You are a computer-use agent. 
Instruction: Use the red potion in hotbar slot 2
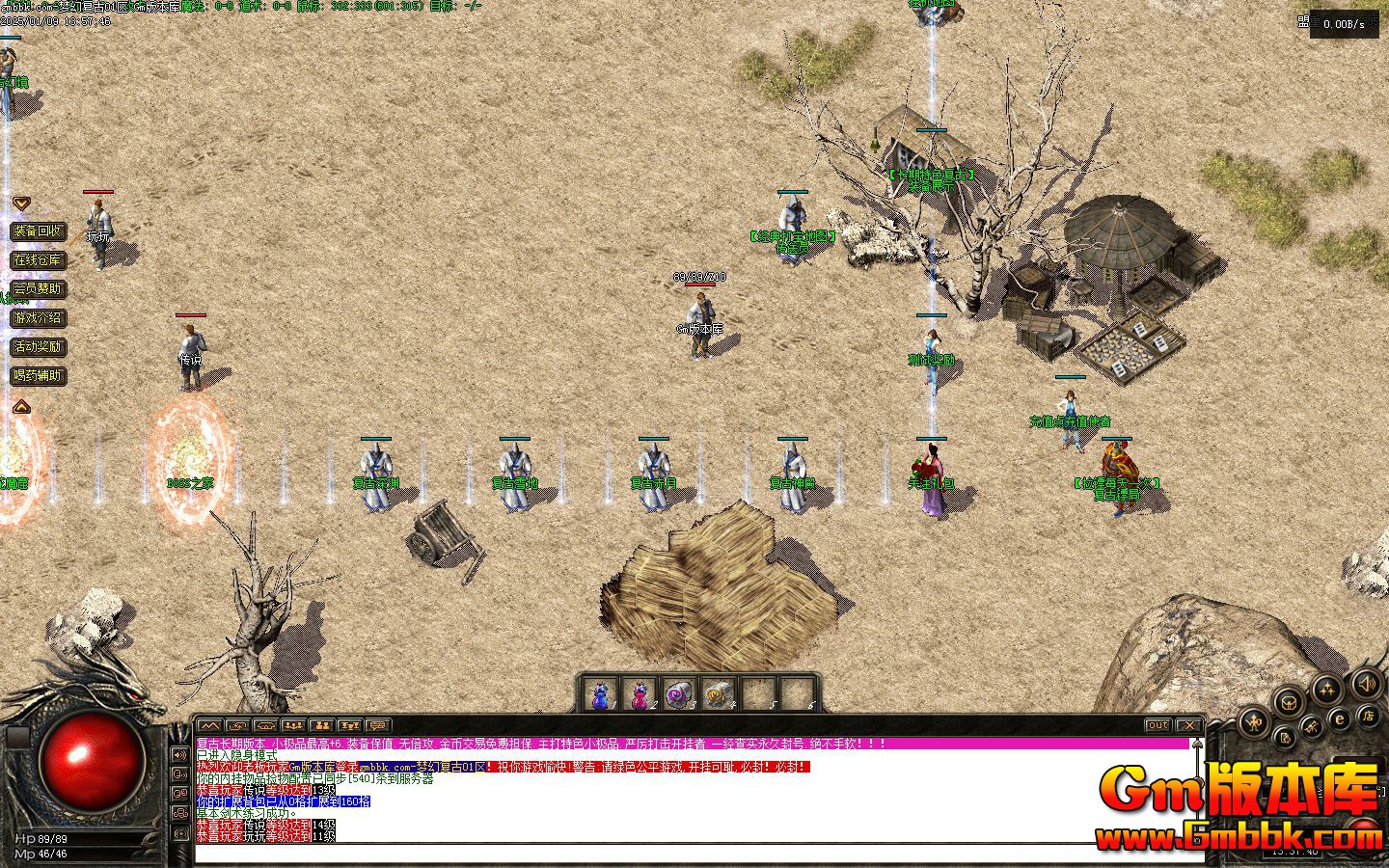tap(640, 693)
